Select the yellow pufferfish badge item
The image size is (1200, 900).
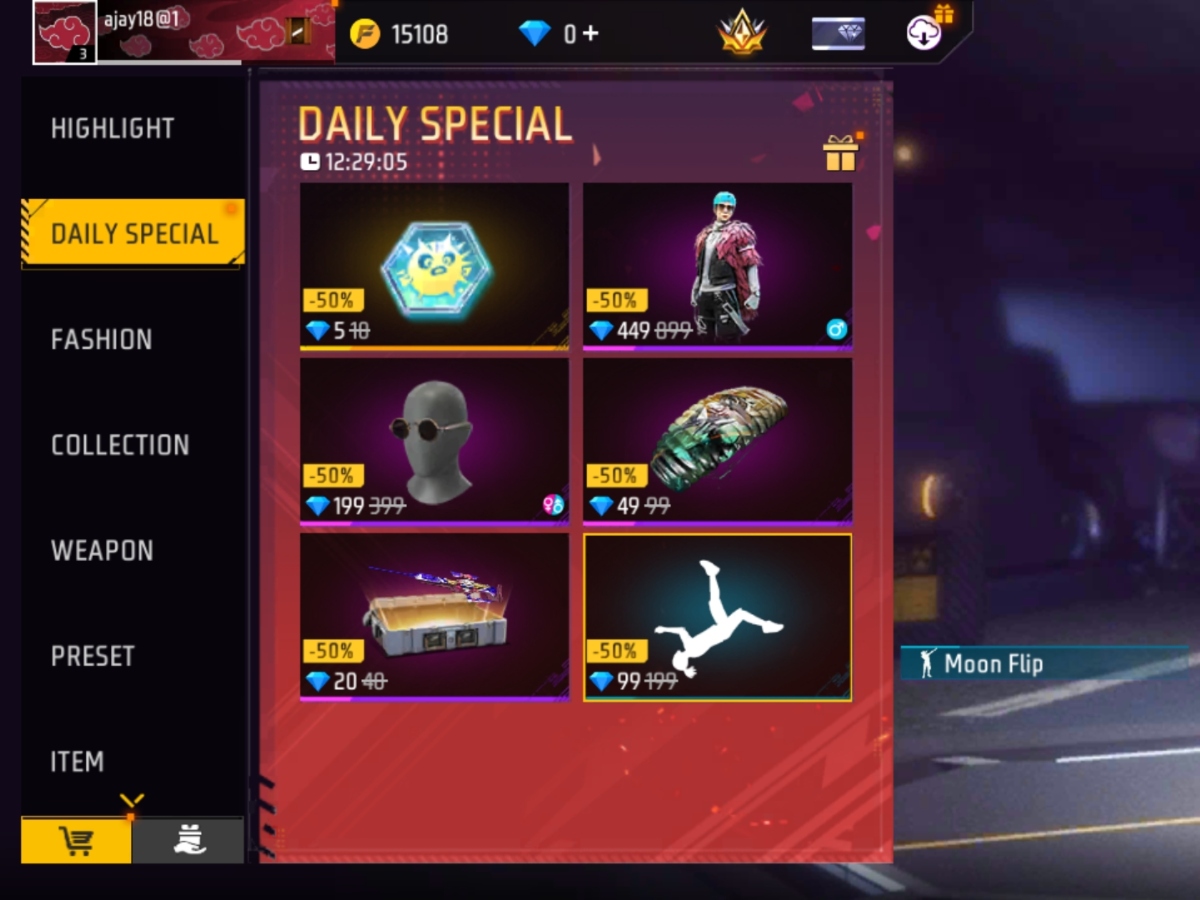click(x=434, y=266)
